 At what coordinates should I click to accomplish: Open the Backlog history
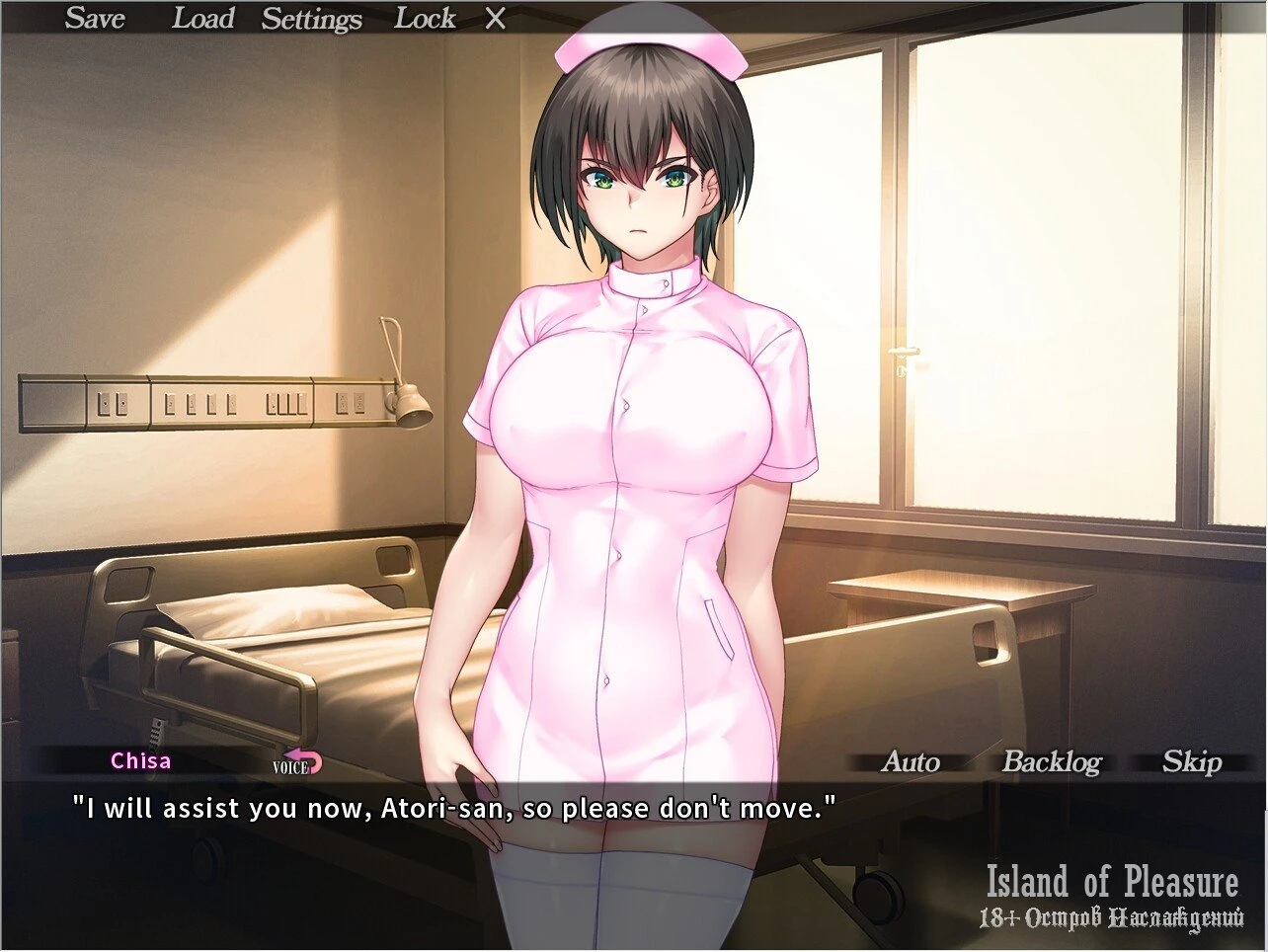click(1051, 761)
